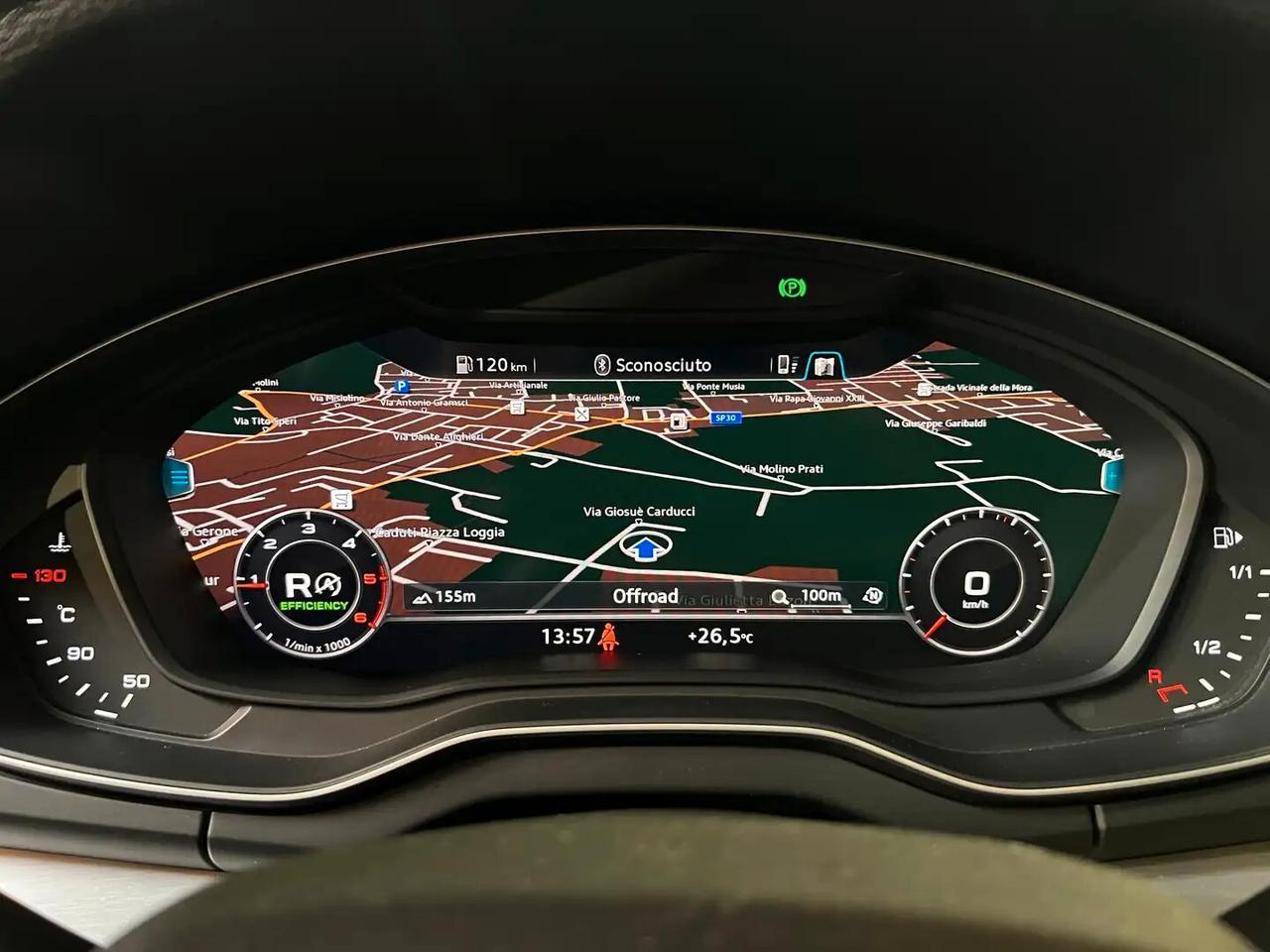Open the phone tab
1270x952 pixels.
[x=785, y=365]
